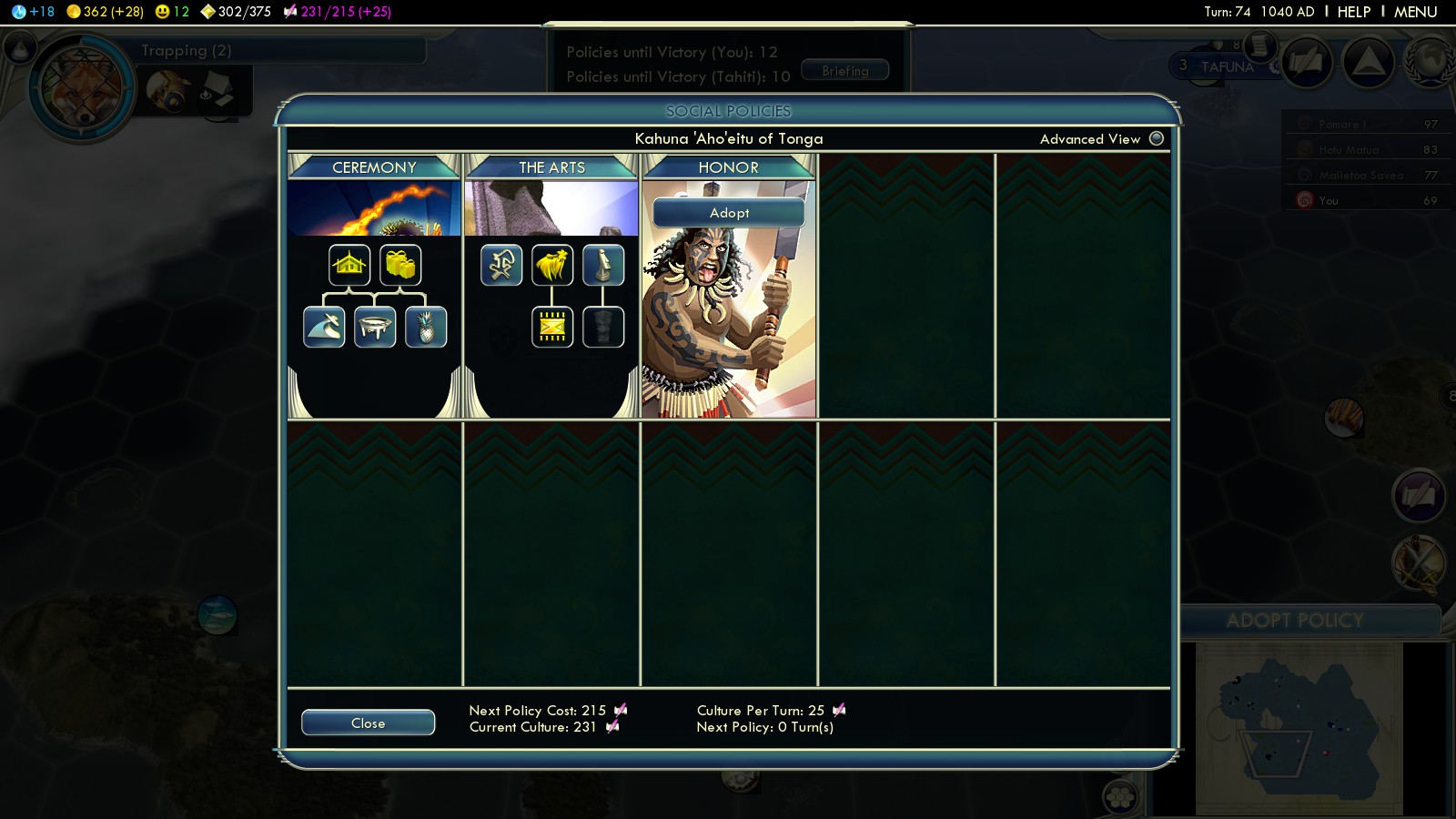Select the yellow tapa cloth policy
Image resolution: width=1456 pixels, height=819 pixels.
(552, 327)
